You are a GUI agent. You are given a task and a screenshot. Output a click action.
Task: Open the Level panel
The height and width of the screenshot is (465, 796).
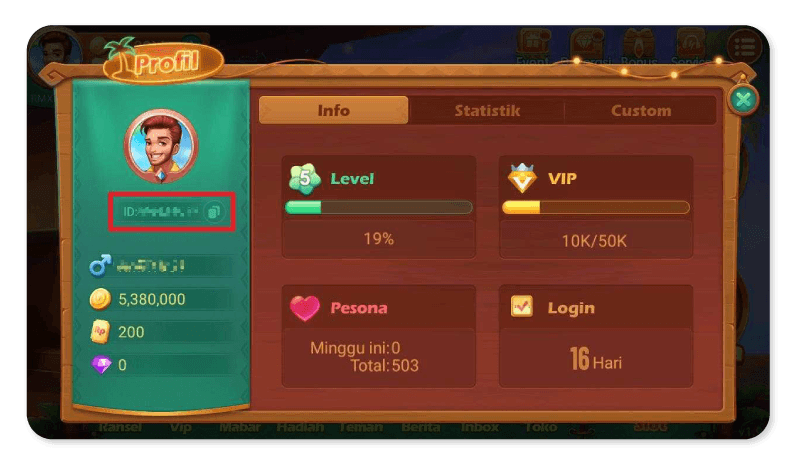click(x=379, y=207)
